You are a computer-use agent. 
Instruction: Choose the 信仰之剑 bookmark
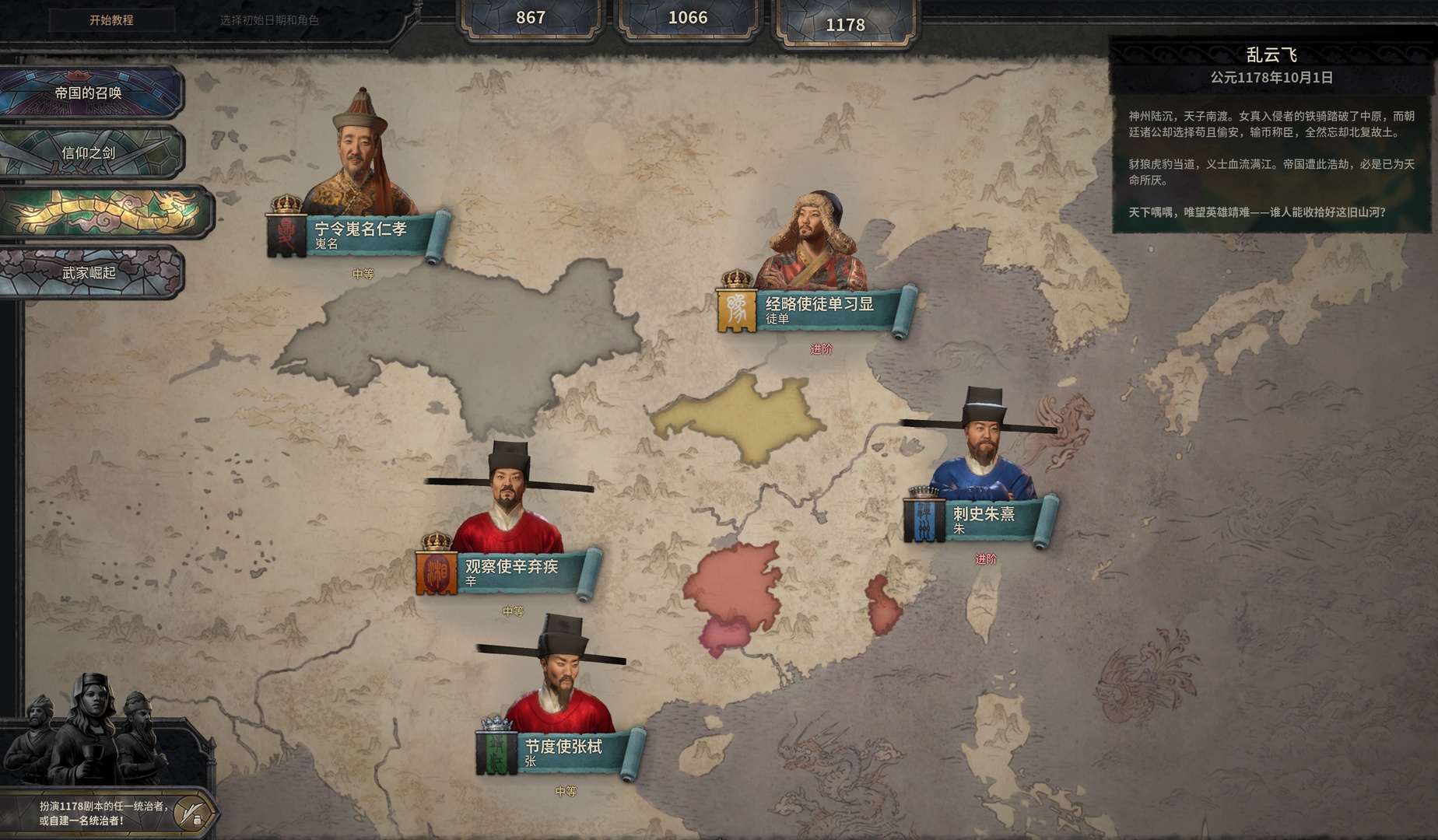[89, 152]
